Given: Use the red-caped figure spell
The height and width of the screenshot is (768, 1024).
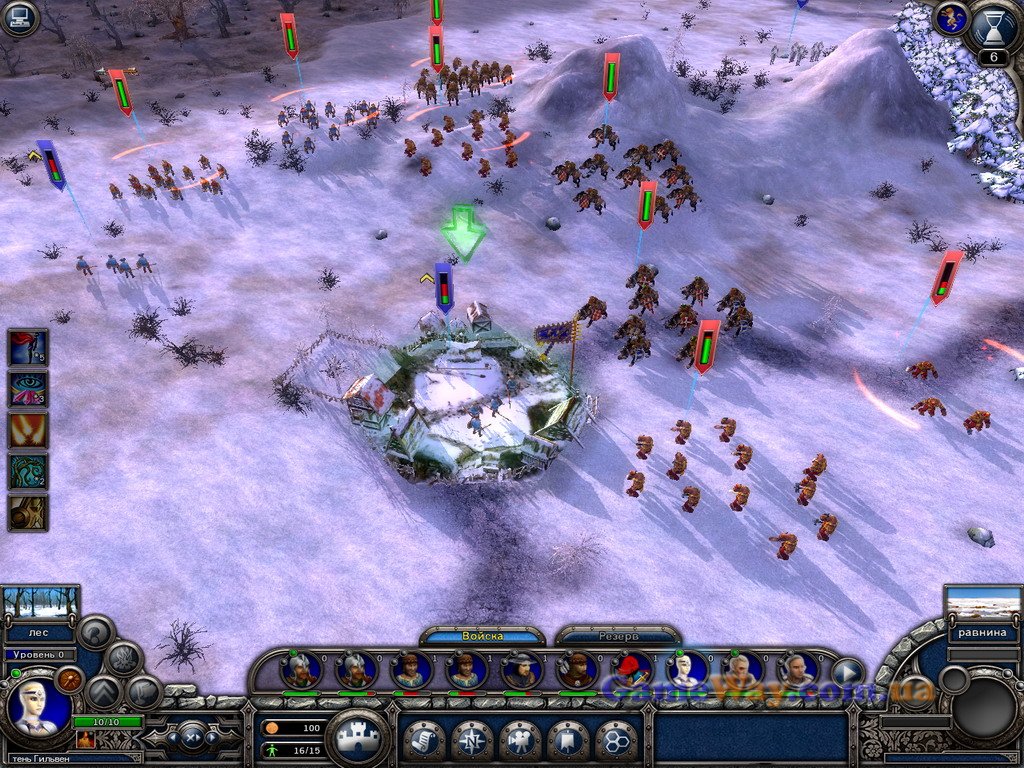Looking at the screenshot, I should pos(28,348).
